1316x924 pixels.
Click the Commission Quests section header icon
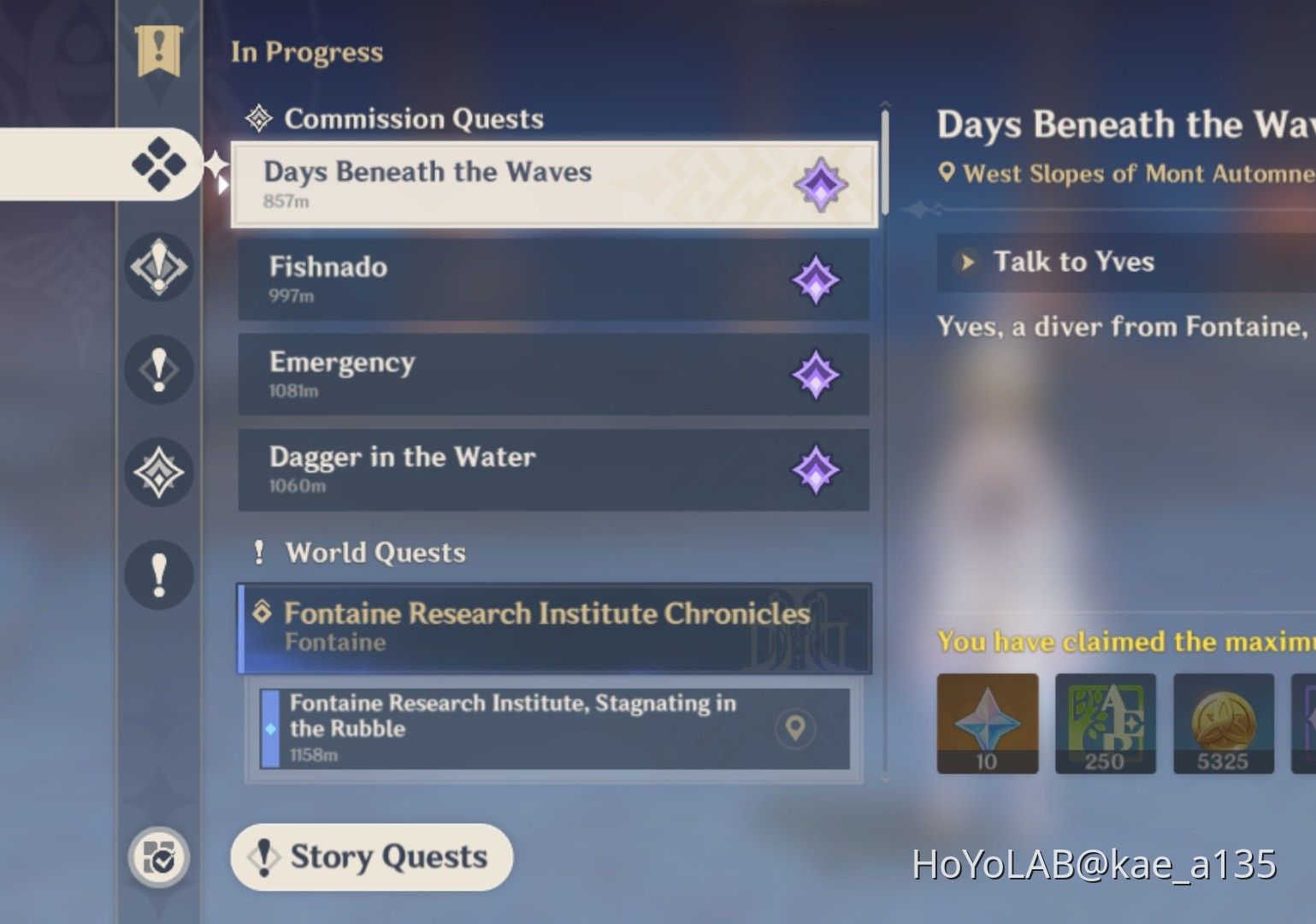click(258, 118)
